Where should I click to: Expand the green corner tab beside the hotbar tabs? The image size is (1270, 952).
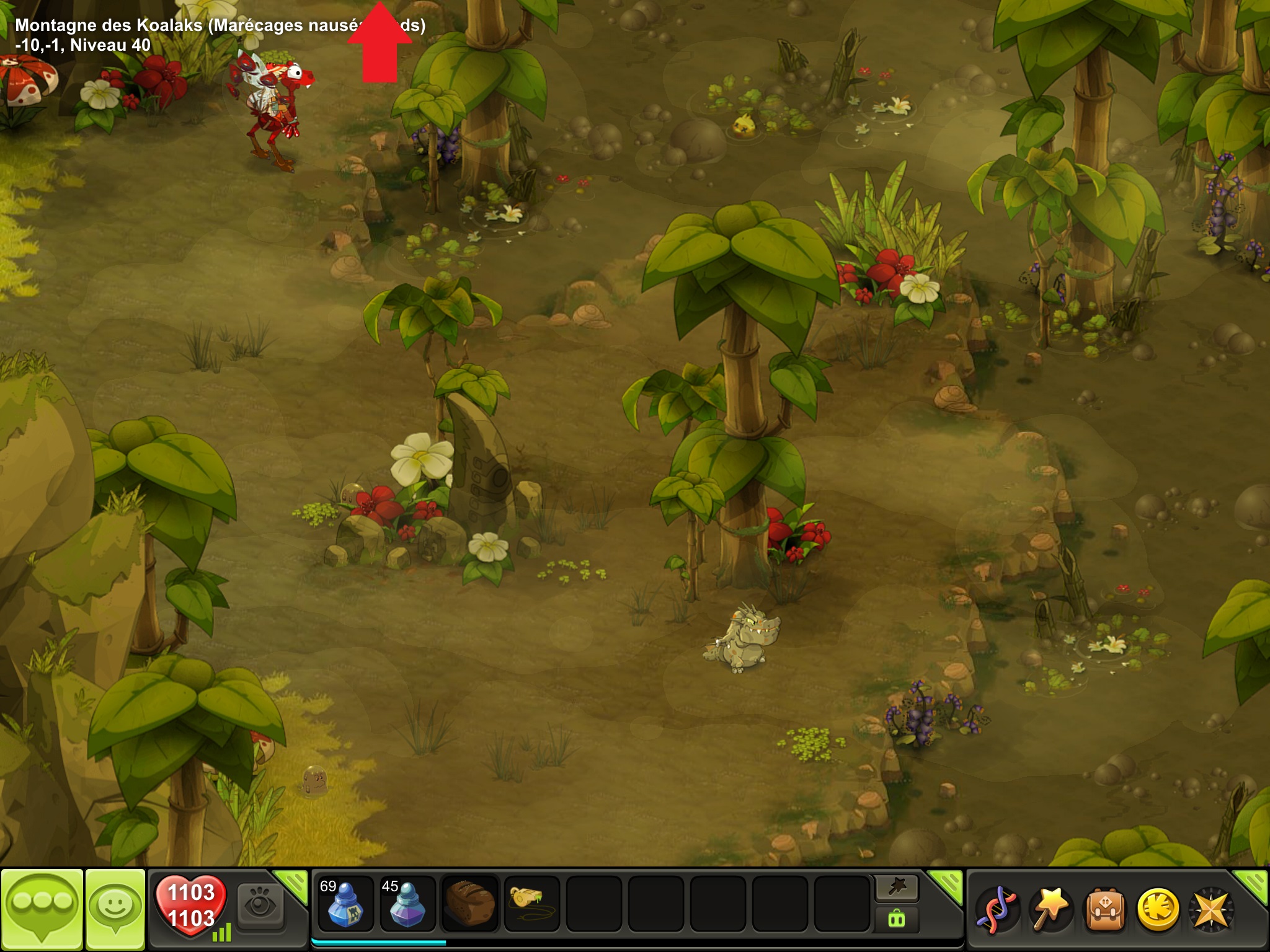(x=948, y=884)
